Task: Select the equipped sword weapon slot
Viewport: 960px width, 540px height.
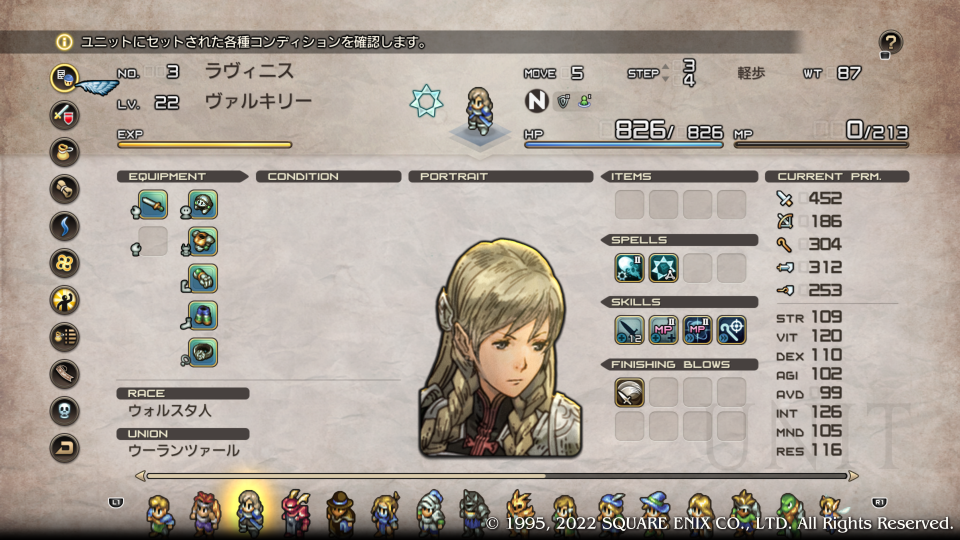Action: (153, 205)
